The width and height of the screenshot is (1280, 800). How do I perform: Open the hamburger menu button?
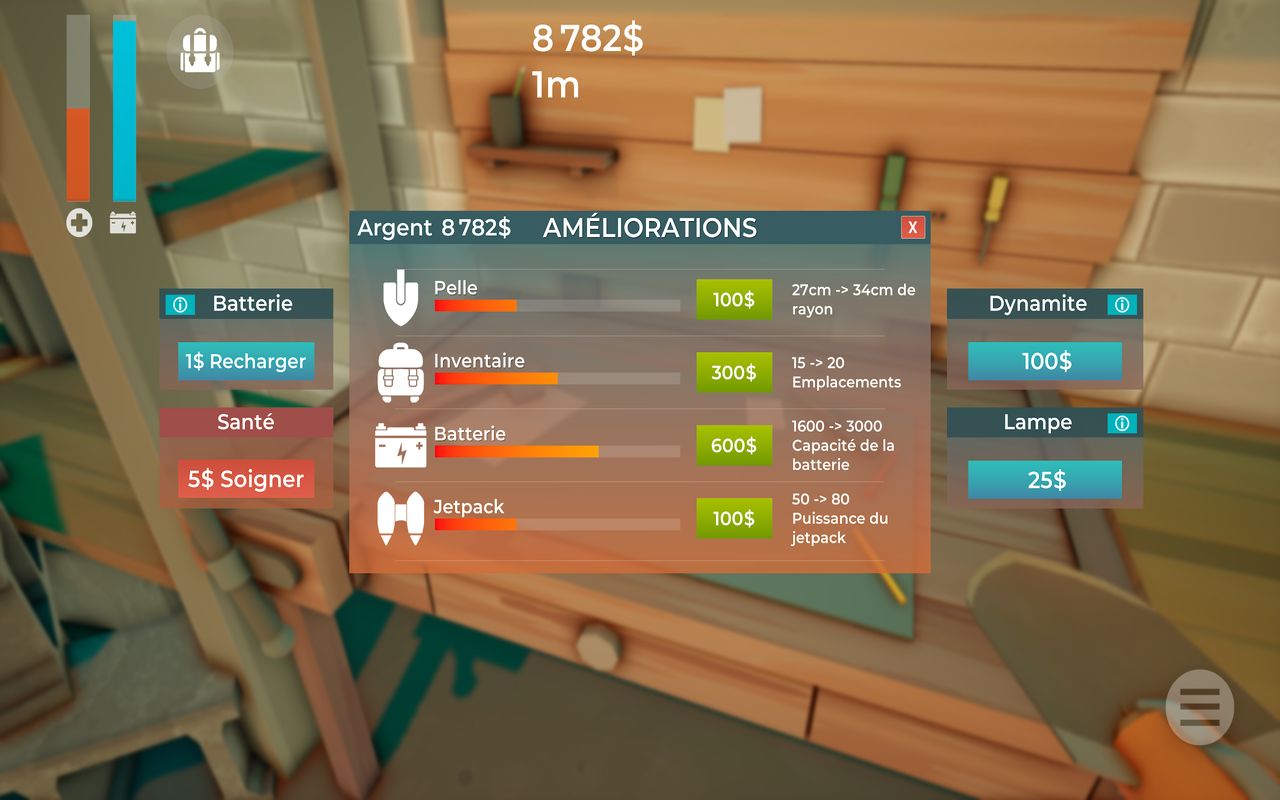1199,708
